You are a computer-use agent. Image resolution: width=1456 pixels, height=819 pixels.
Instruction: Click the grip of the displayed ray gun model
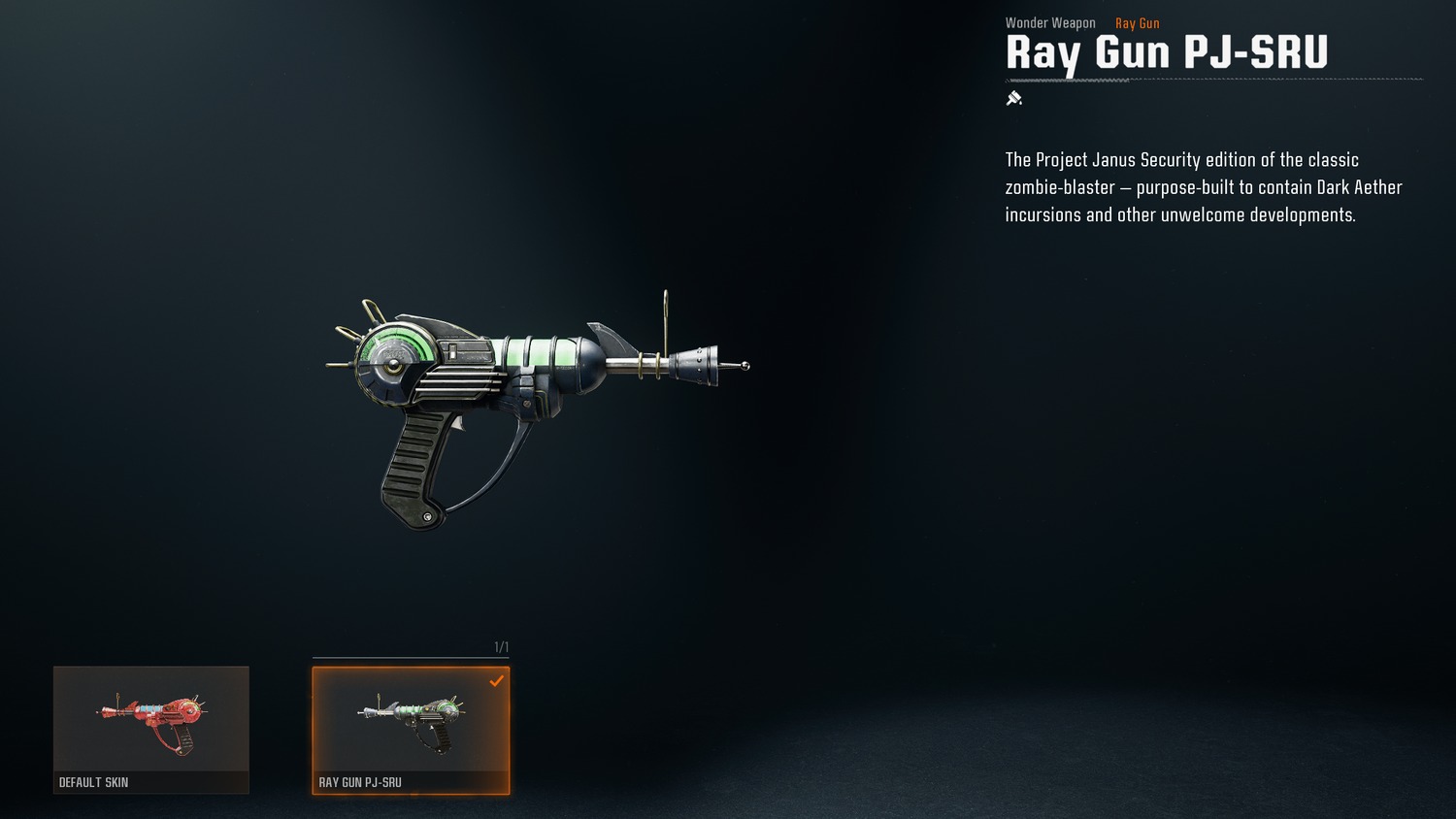click(417, 466)
